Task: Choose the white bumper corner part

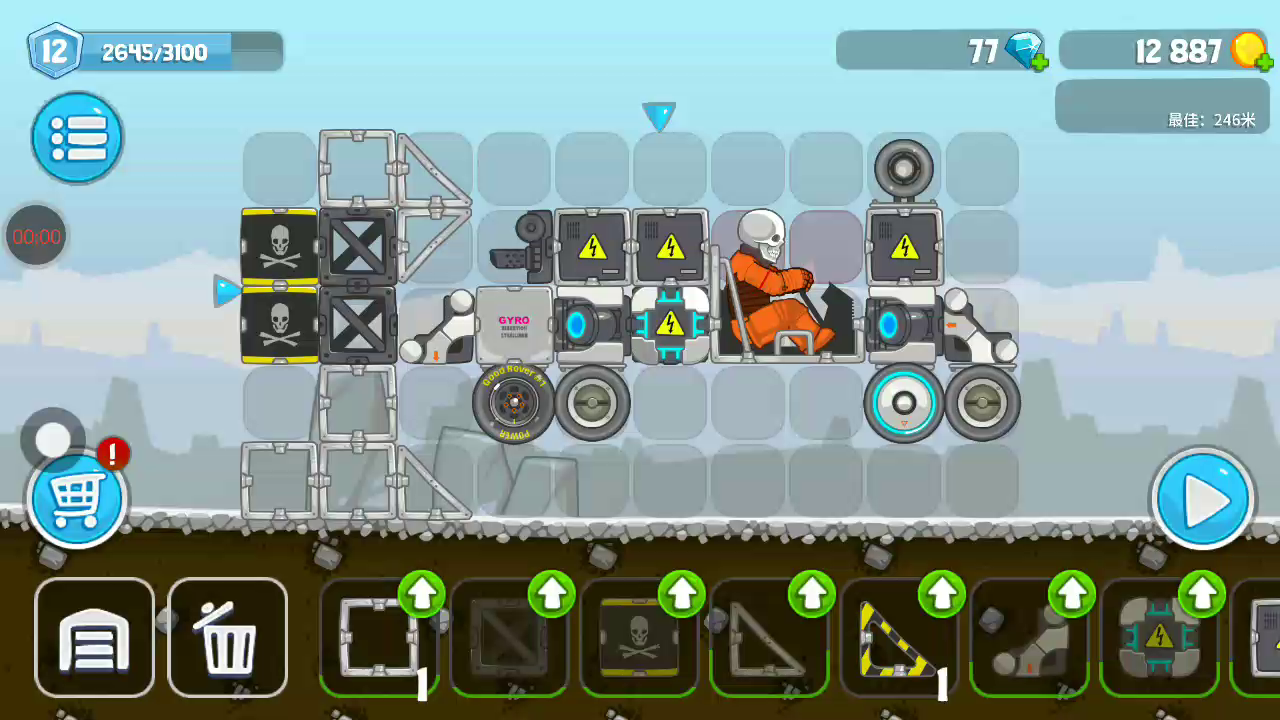Action: [1028, 640]
